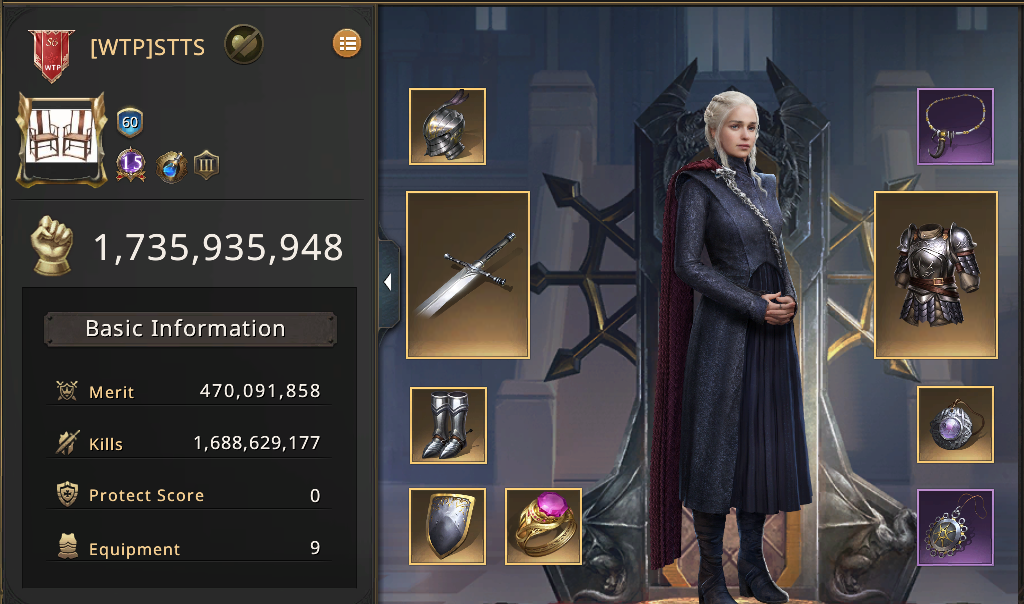This screenshot has height=604, width=1024.
Task: Select the star pendant amulet slot
Action: tap(955, 527)
